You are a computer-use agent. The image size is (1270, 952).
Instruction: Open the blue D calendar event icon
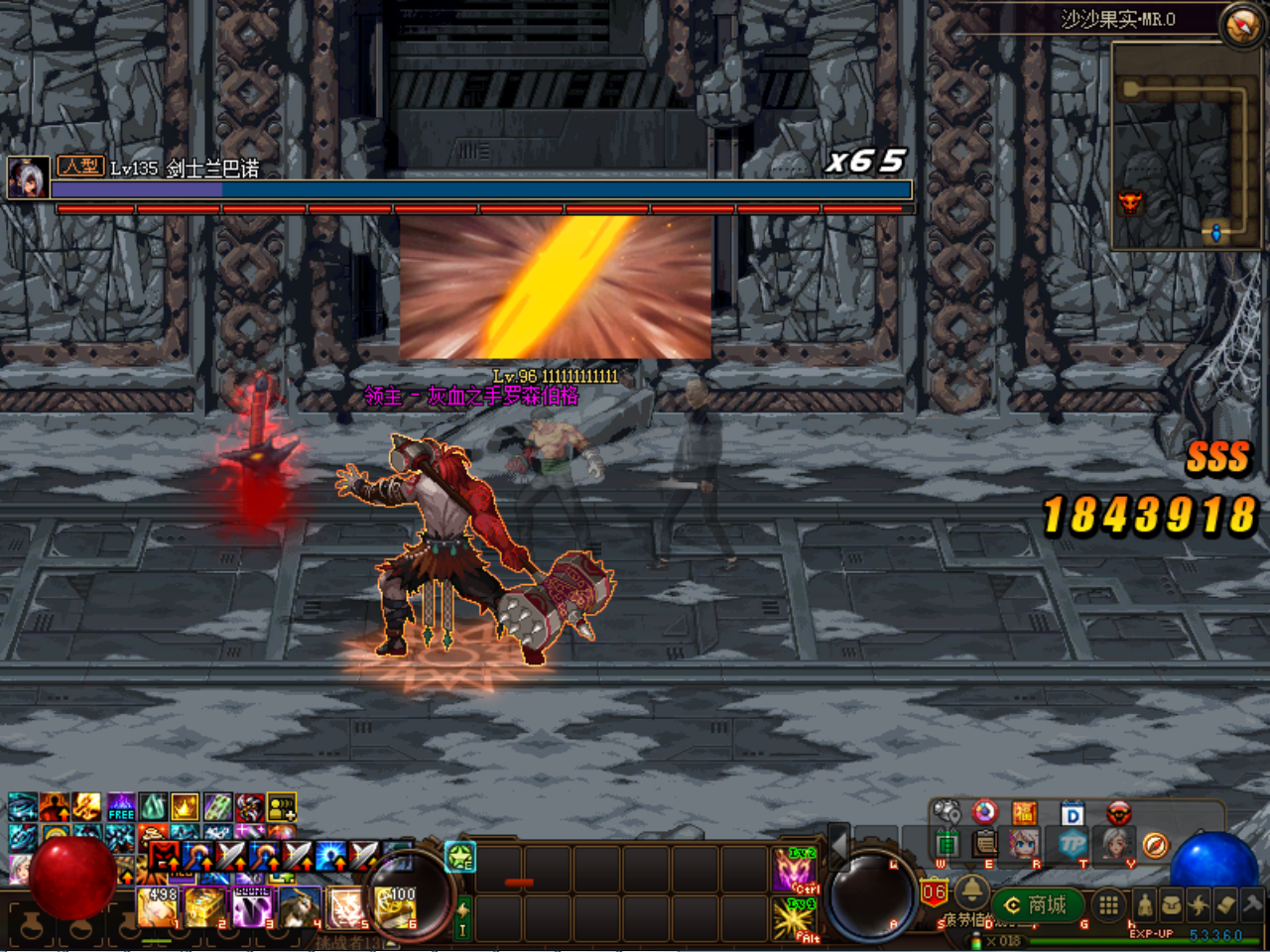(x=1073, y=813)
